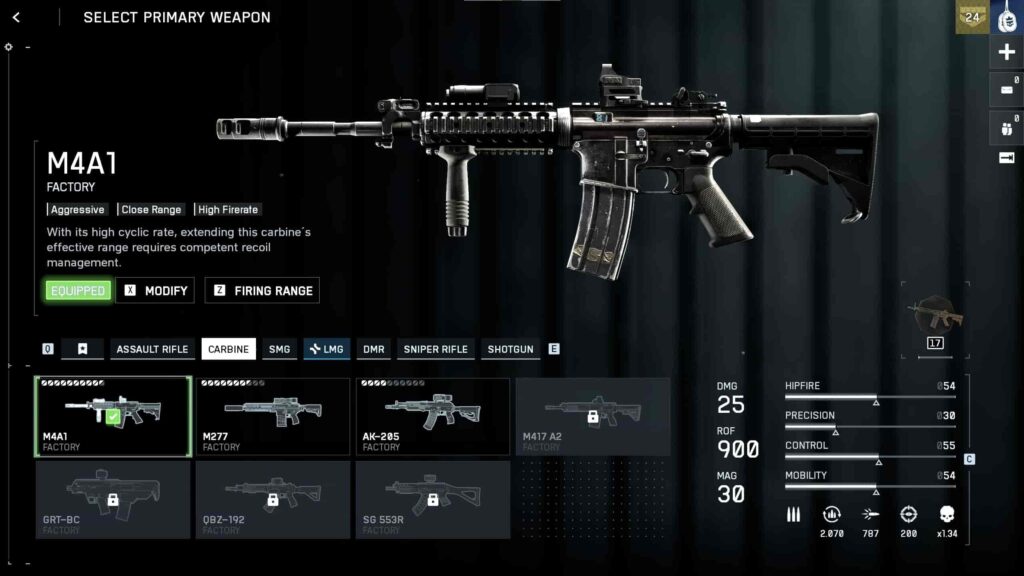This screenshot has width=1024, height=576.
Task: Select the locked M417 A2 tile
Action: pos(593,416)
